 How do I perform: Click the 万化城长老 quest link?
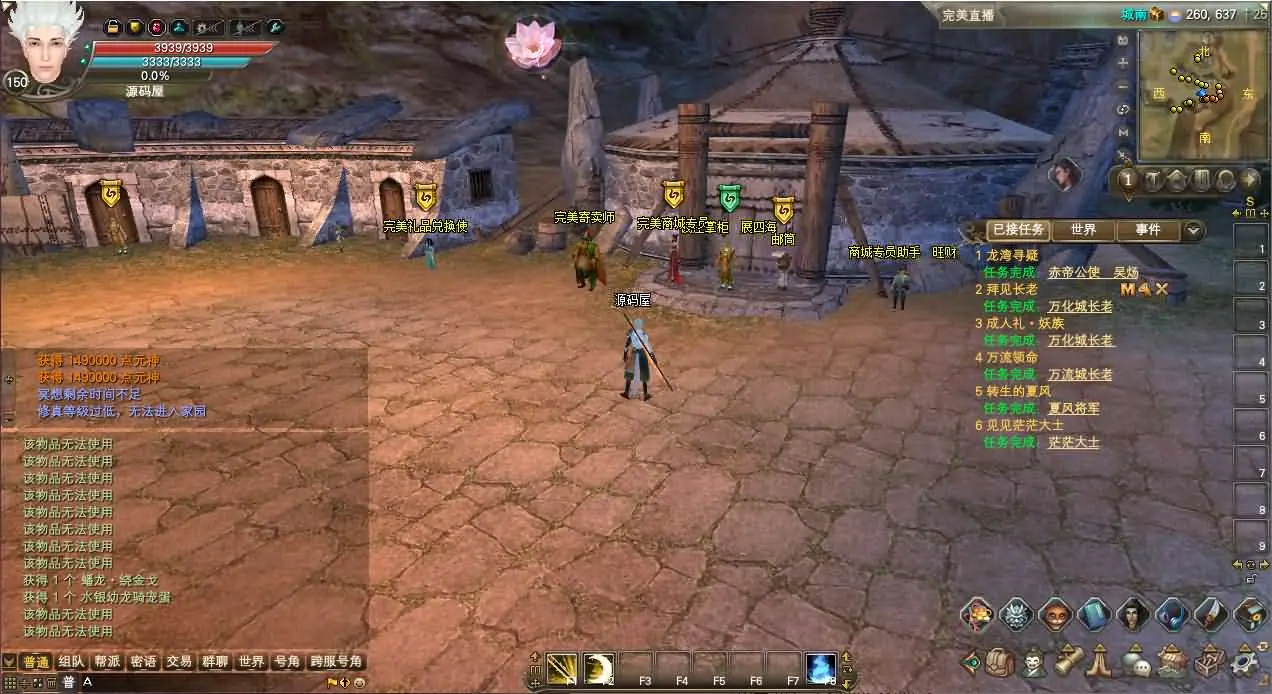(x=1080, y=307)
